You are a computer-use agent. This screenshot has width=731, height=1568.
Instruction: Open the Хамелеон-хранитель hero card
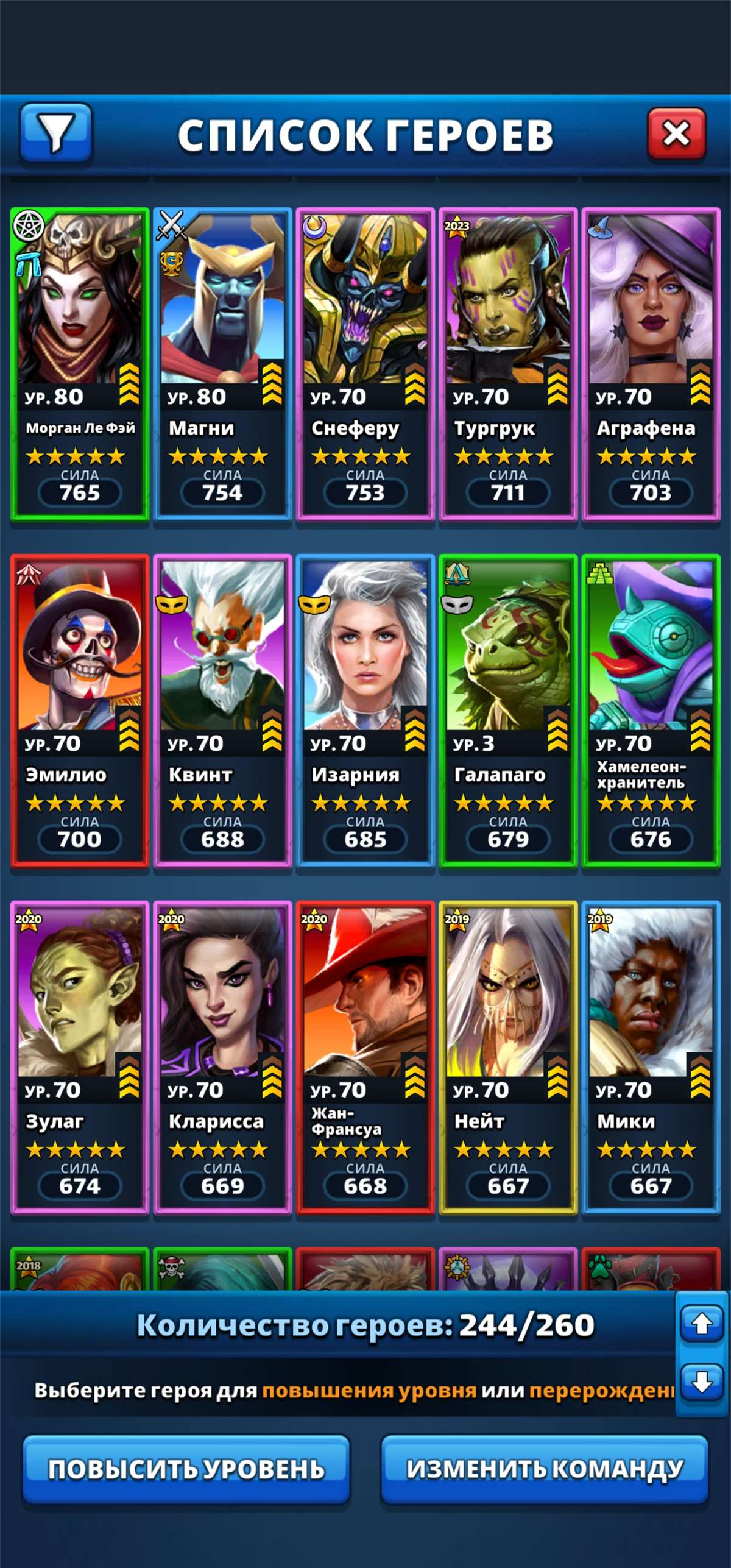[651, 711]
